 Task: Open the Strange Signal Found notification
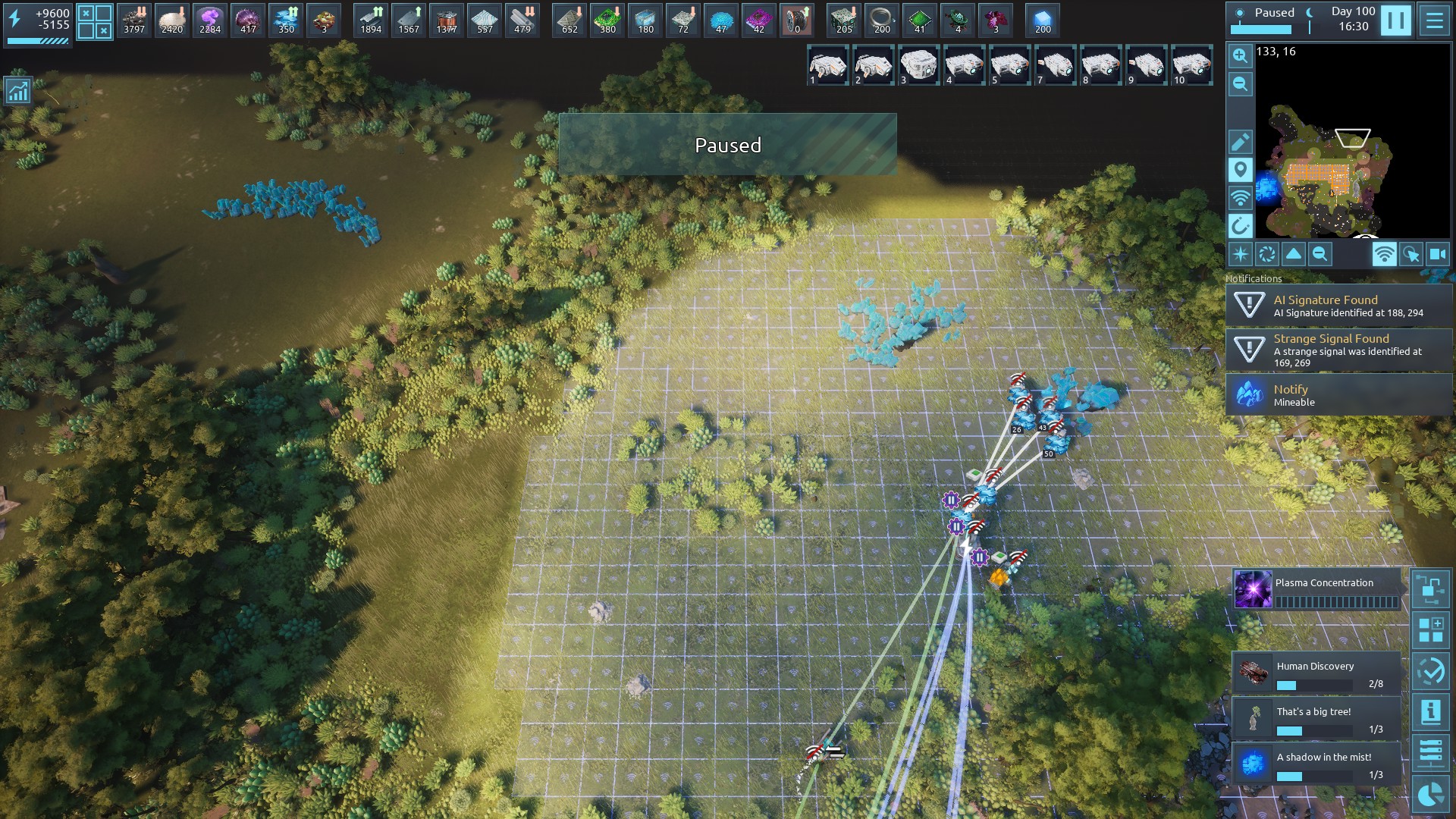pos(1338,350)
